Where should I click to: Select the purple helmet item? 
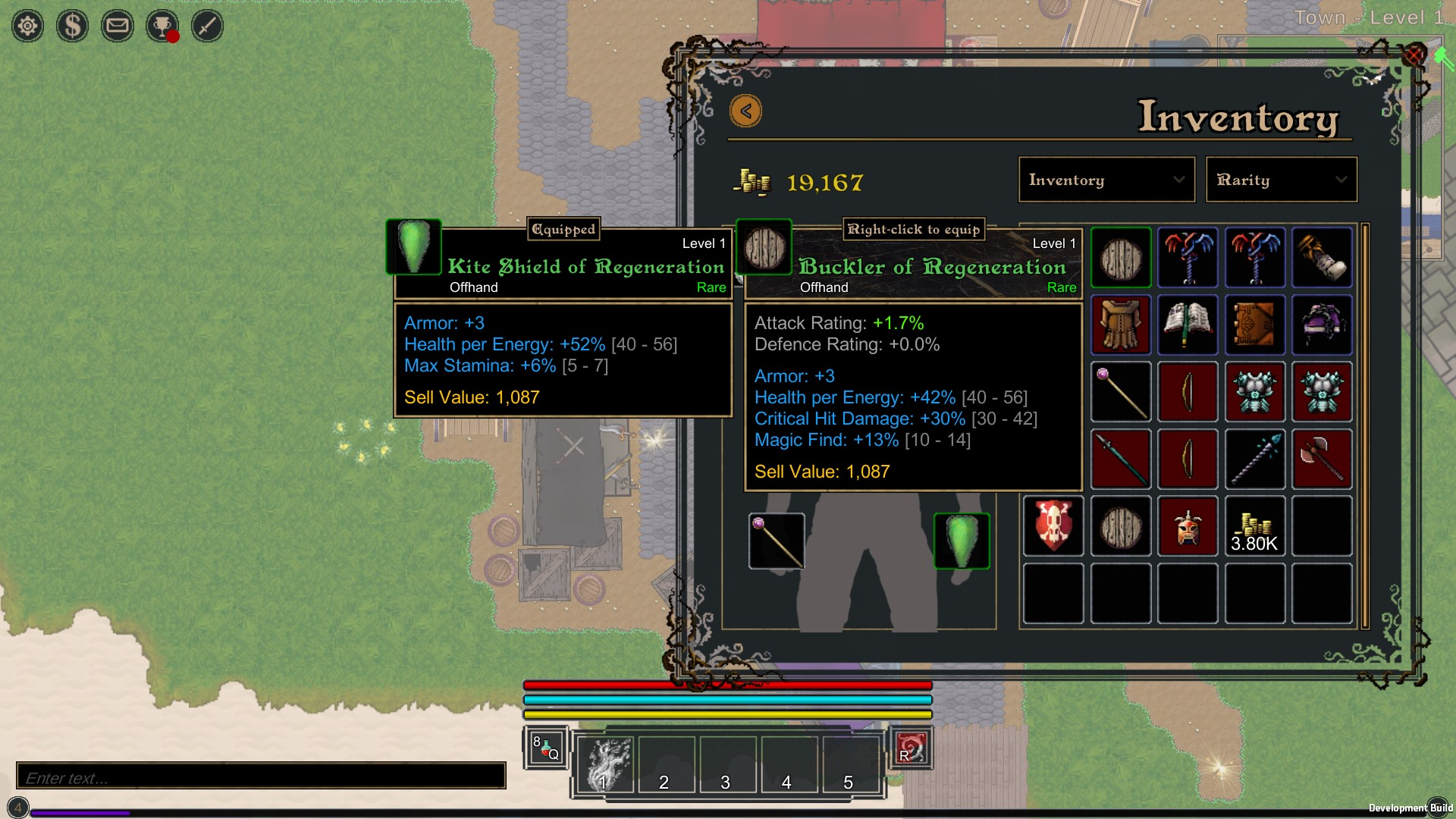pos(1322,325)
